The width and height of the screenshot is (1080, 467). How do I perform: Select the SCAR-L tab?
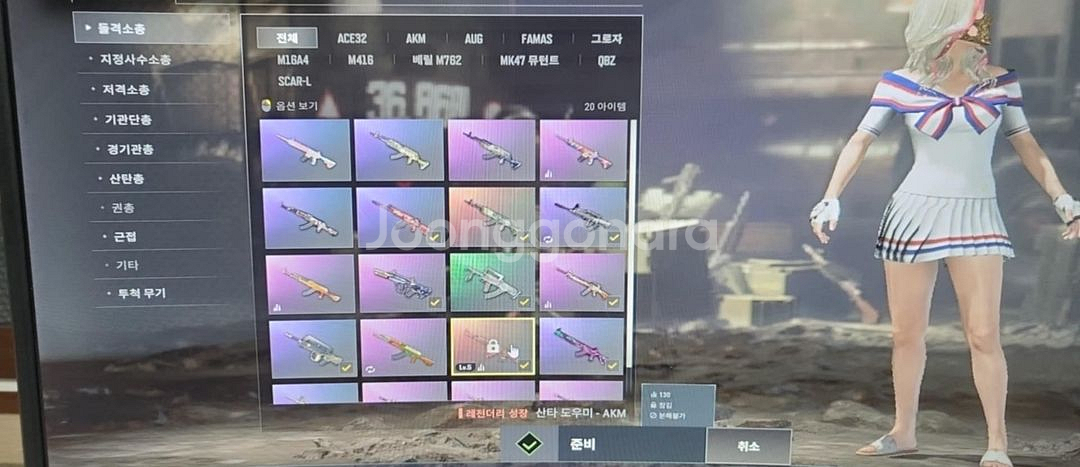pyautogui.click(x=294, y=80)
